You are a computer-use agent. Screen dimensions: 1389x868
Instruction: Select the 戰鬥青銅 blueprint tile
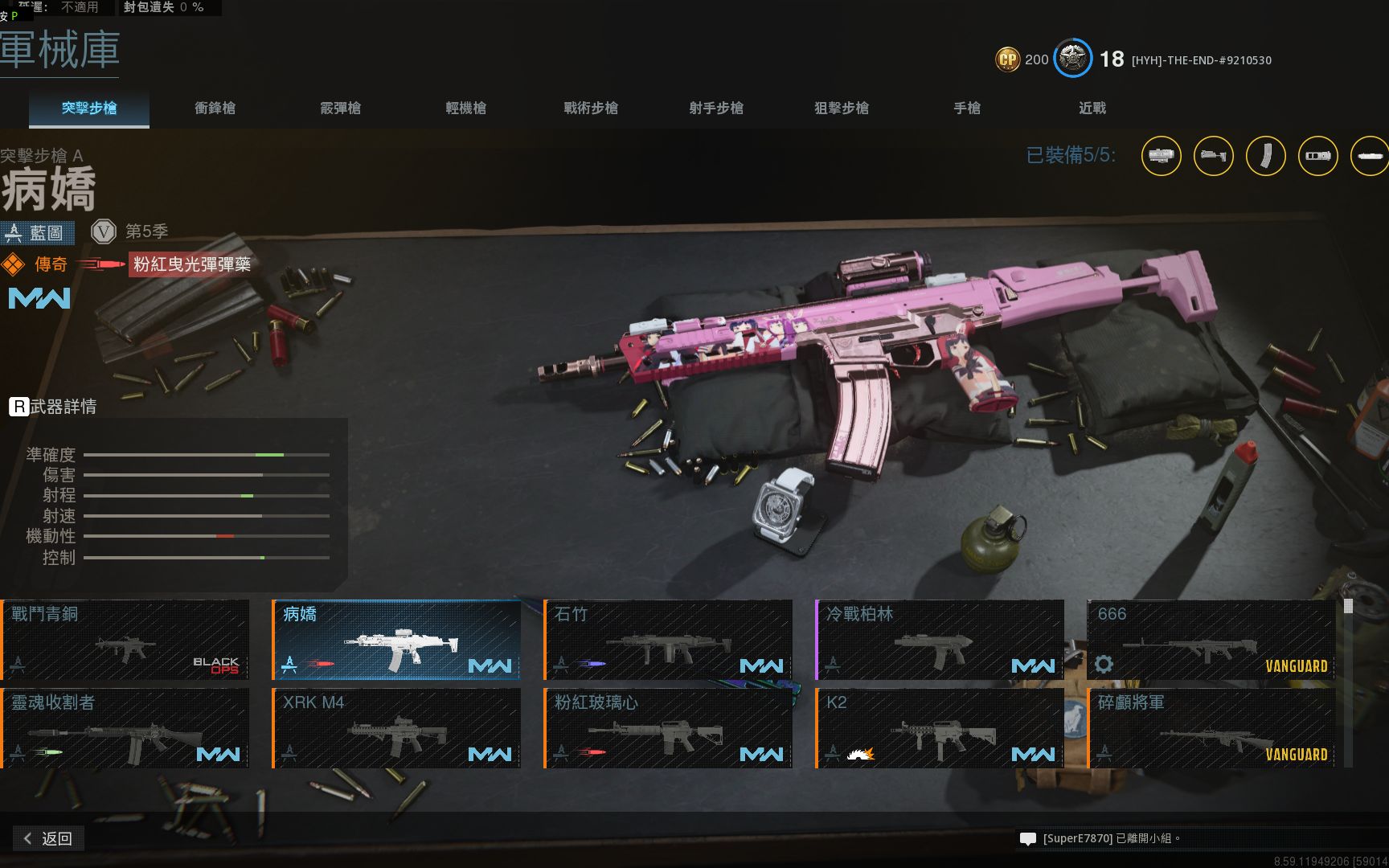tap(125, 640)
